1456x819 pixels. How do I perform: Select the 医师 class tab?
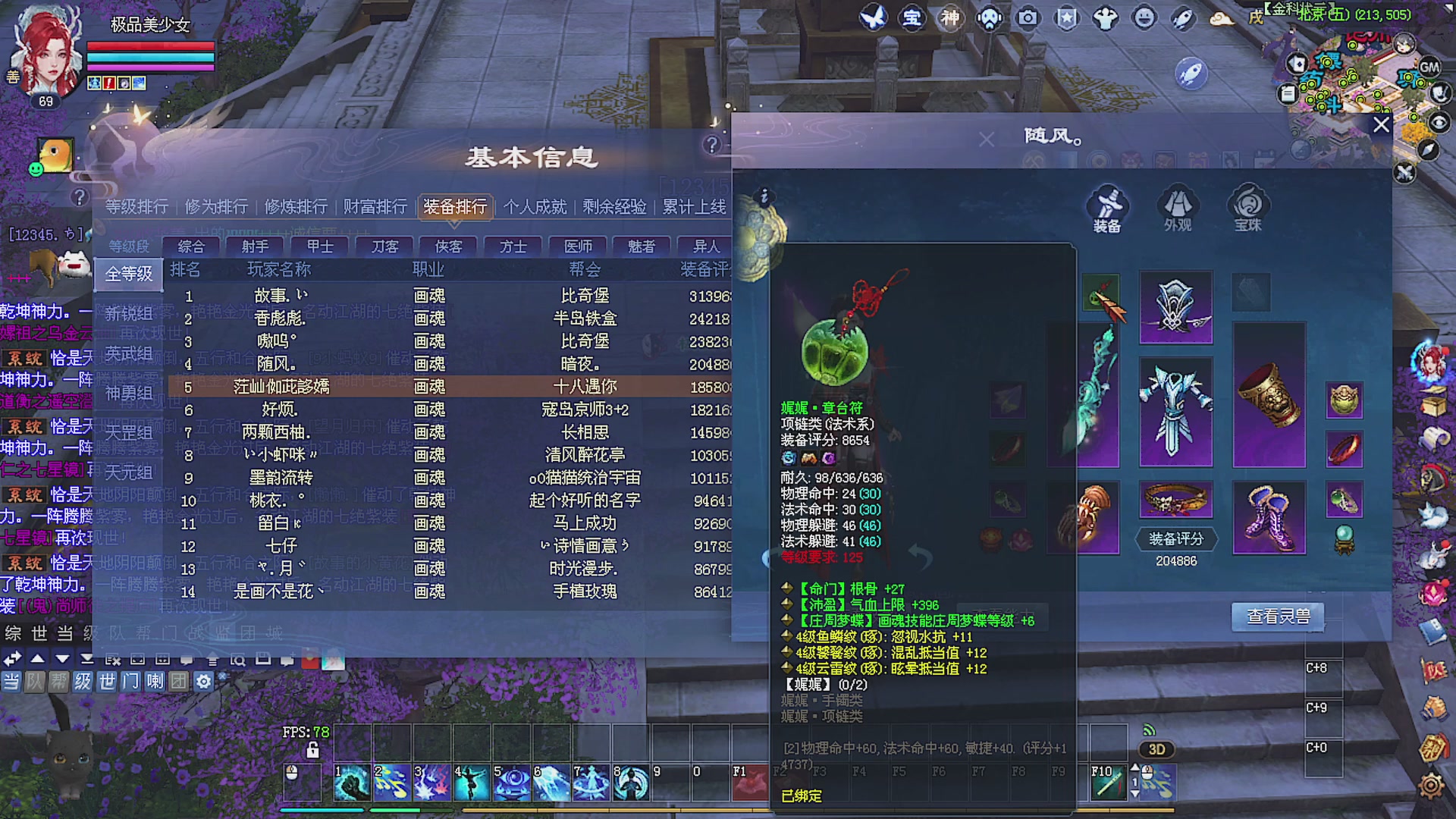click(576, 246)
